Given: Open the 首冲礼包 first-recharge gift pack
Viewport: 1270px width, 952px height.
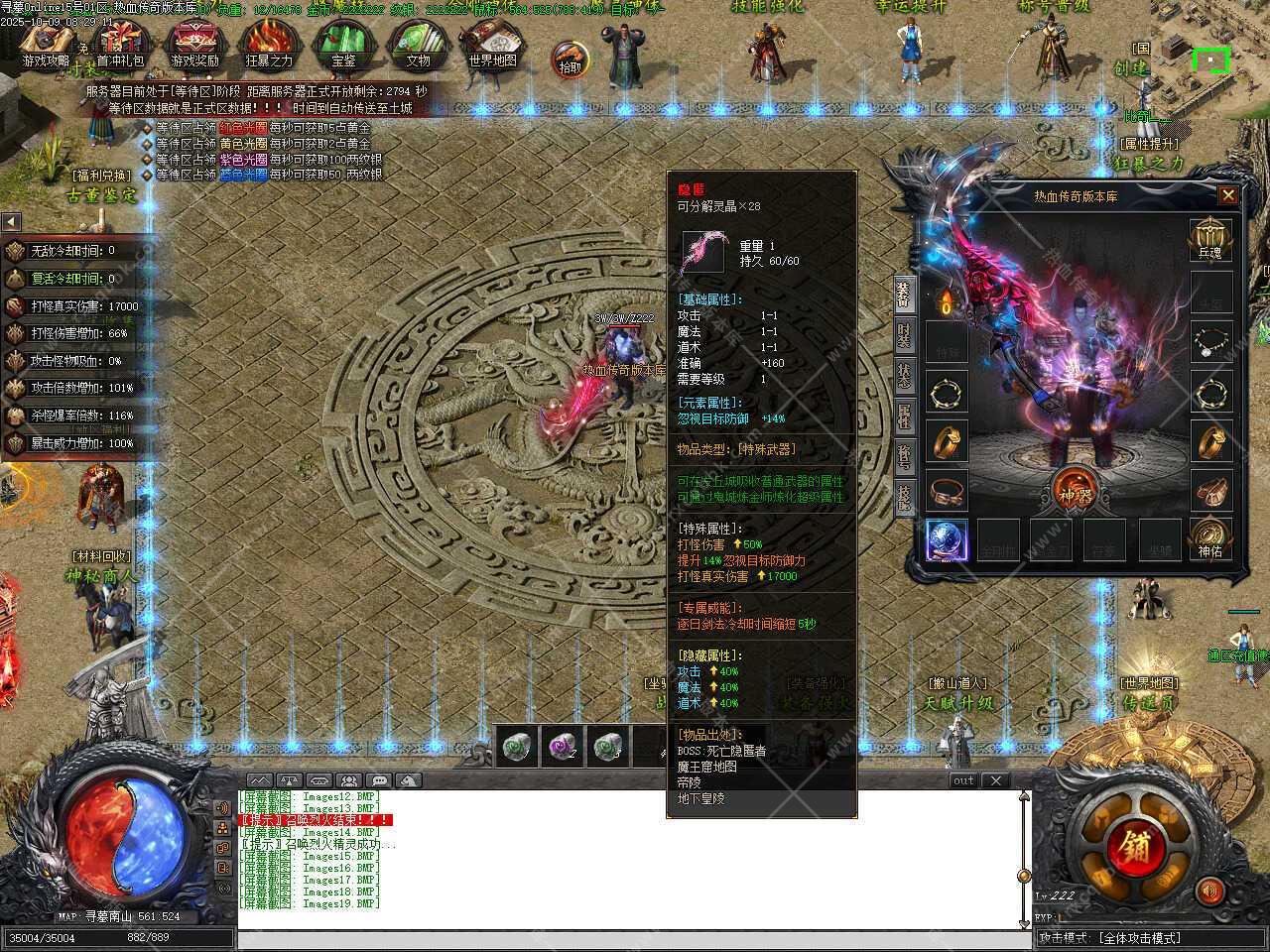Looking at the screenshot, I should (x=120, y=46).
